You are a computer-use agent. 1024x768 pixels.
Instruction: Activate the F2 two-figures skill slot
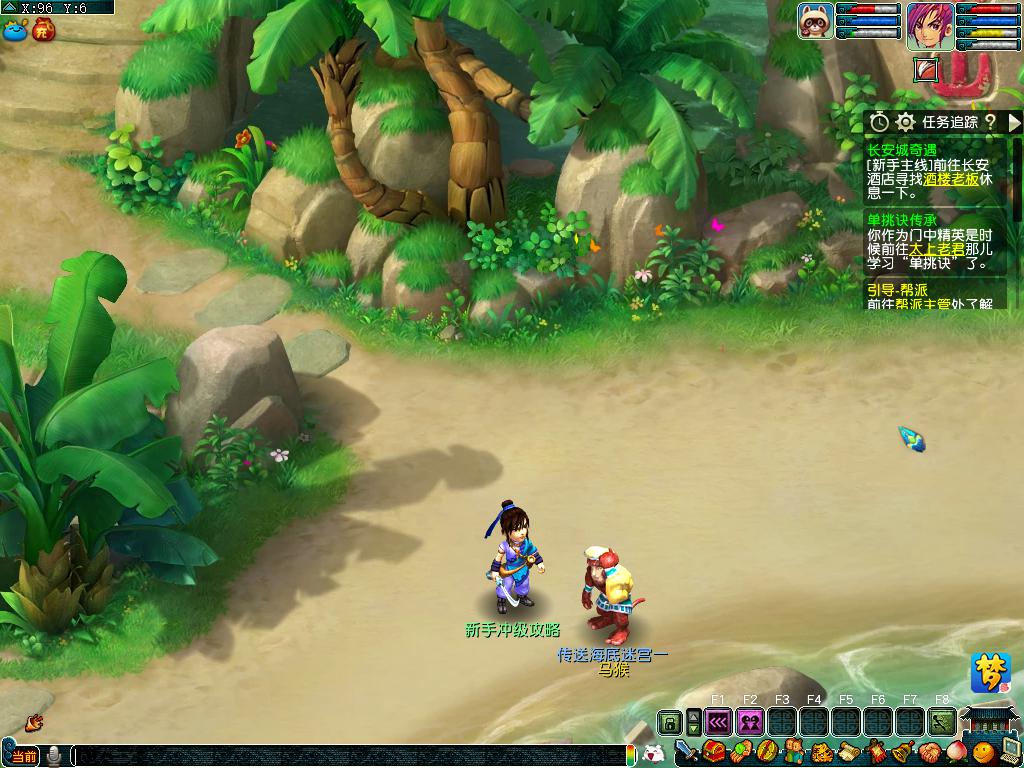[x=750, y=721]
